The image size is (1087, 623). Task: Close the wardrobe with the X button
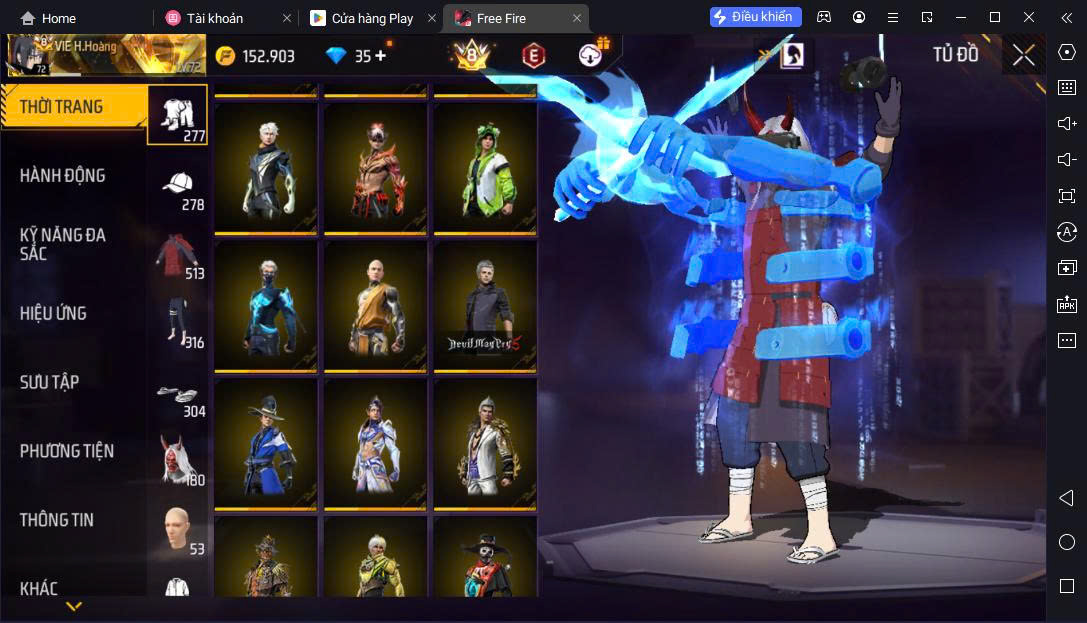click(x=1023, y=55)
